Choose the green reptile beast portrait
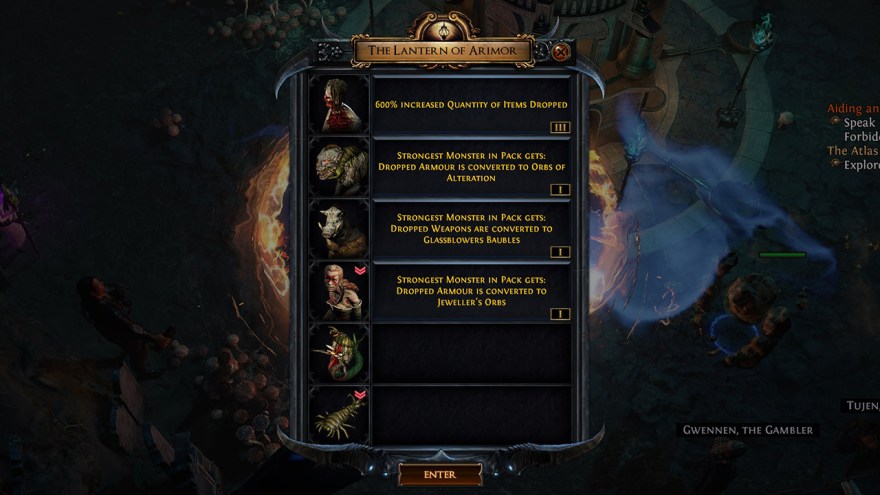This screenshot has width=880, height=495. 339,166
